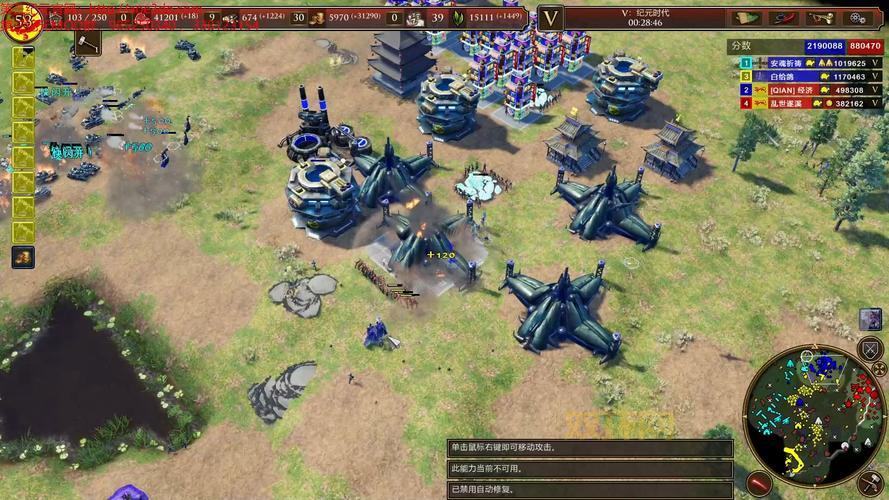Click the flag icon in top-right bar
Viewport: 889px width, 500px height.
pos(747,17)
